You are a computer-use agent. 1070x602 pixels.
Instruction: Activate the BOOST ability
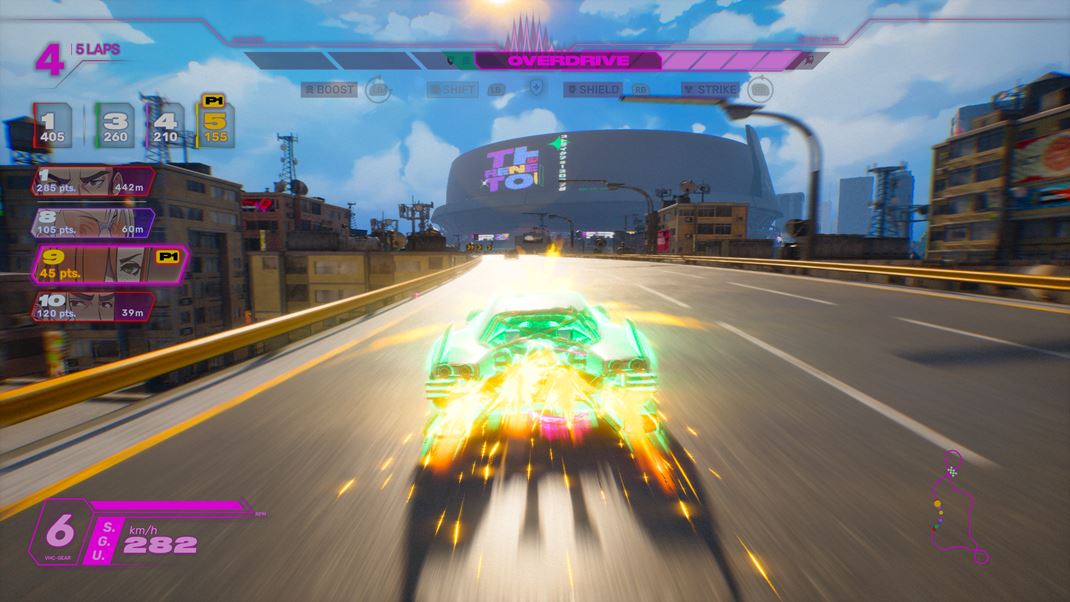[330, 90]
